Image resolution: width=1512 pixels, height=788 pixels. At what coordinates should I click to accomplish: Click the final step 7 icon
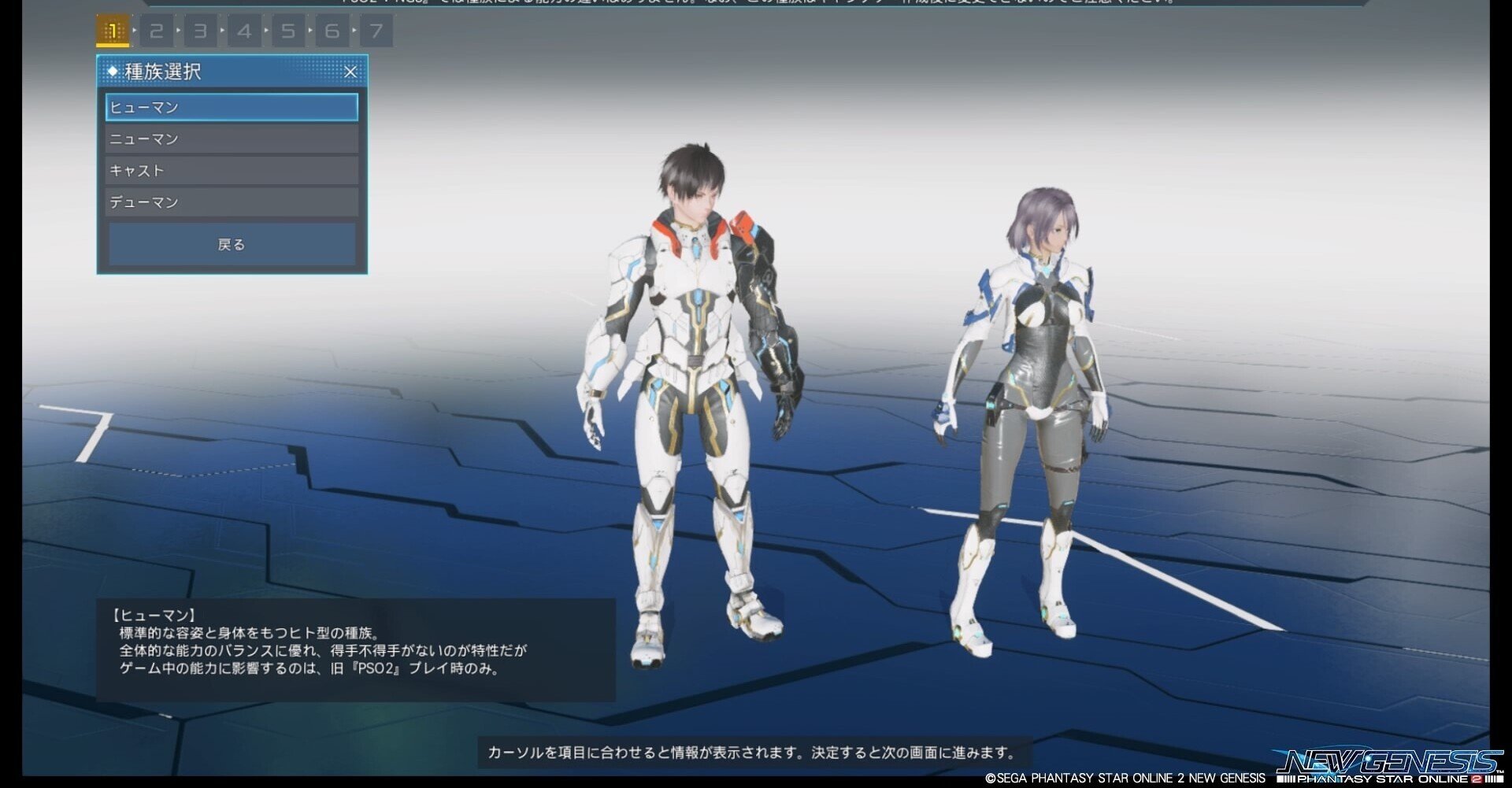(377, 31)
